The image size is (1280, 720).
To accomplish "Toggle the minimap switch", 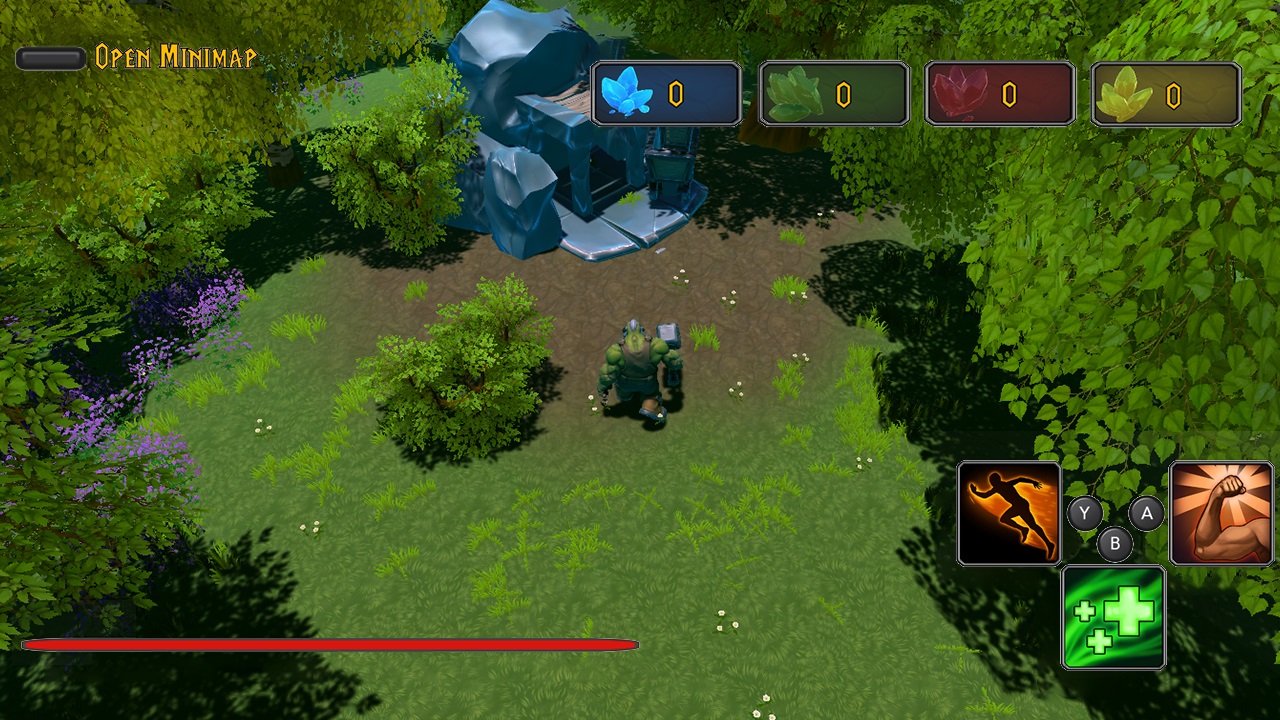I will pos(49,58).
